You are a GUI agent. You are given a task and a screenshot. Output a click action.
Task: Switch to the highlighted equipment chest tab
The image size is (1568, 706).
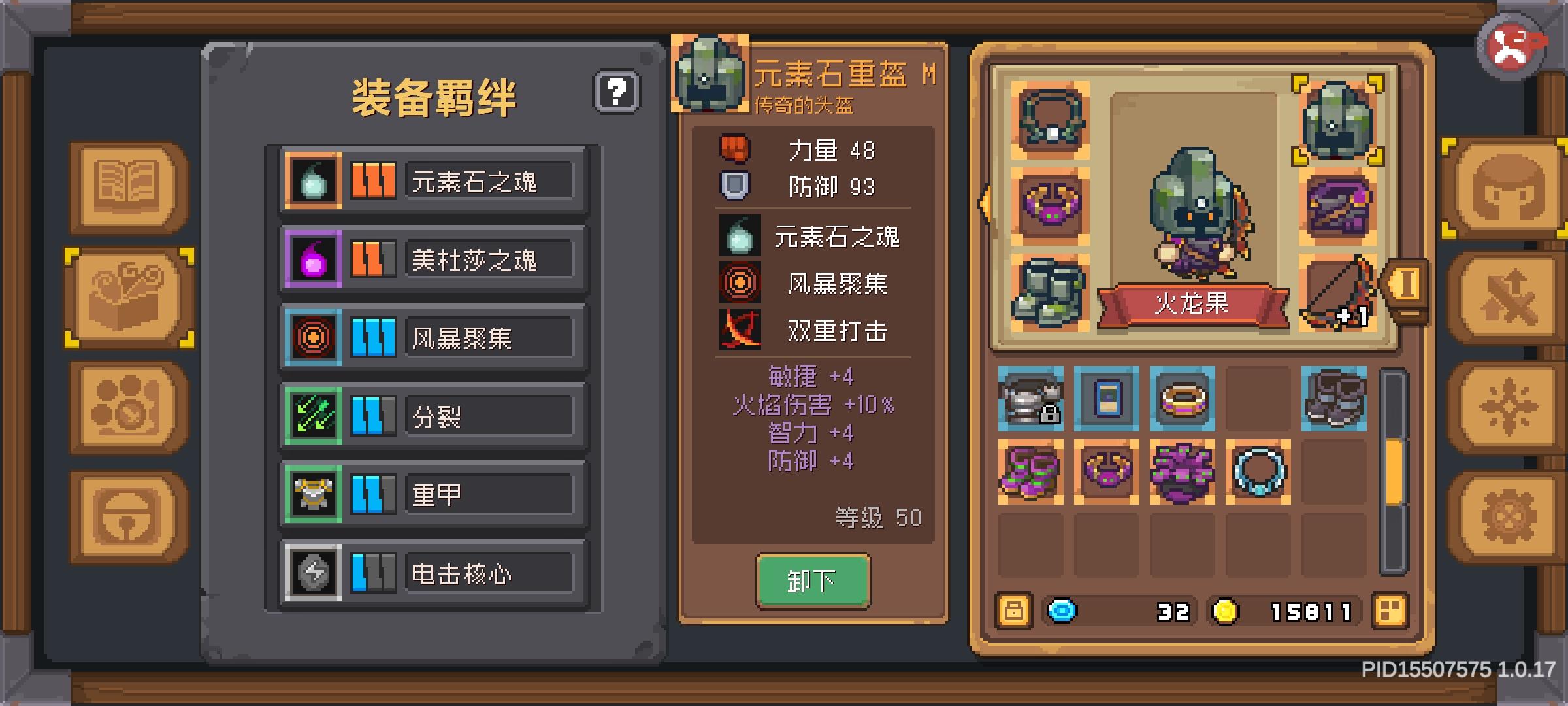[125, 295]
